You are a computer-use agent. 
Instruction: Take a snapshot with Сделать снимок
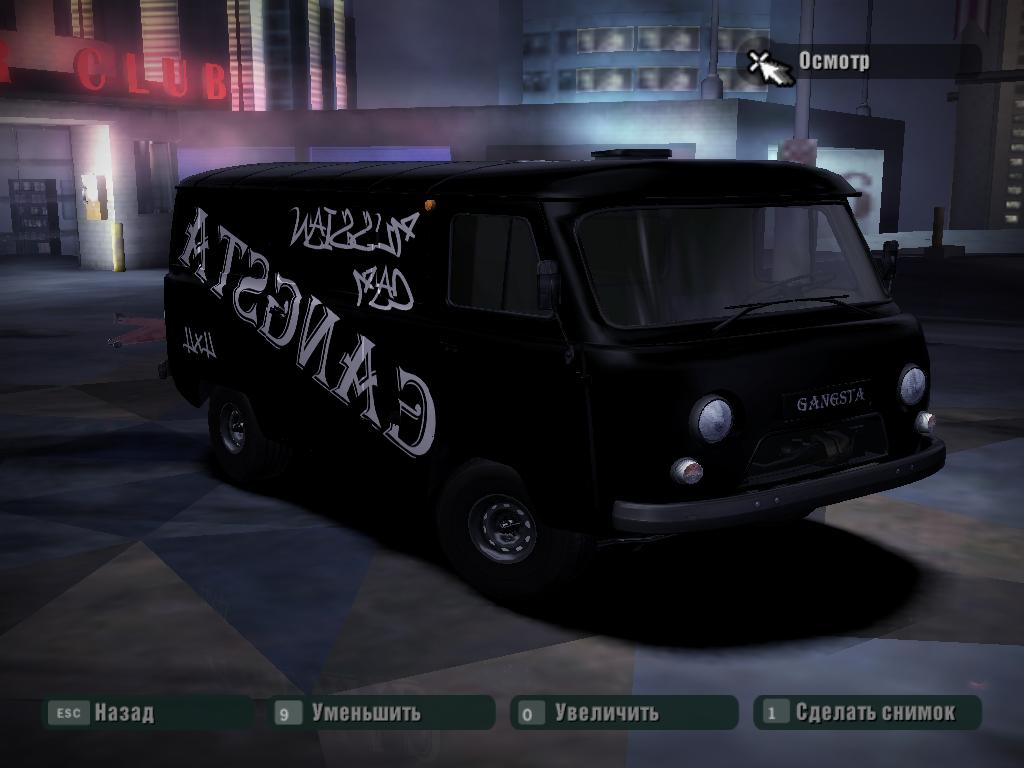[874, 713]
